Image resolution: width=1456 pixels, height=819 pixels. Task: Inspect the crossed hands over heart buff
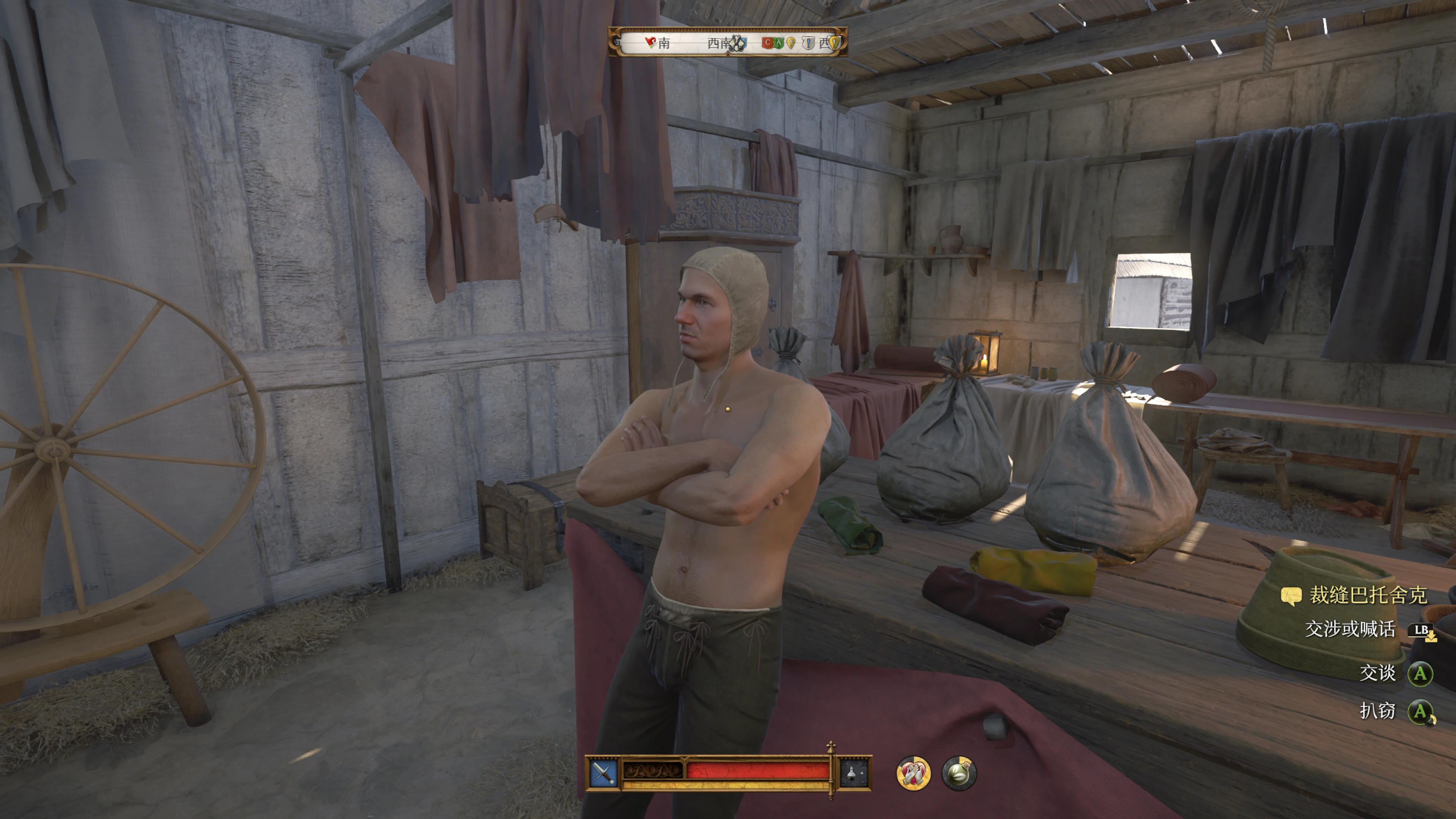[913, 773]
